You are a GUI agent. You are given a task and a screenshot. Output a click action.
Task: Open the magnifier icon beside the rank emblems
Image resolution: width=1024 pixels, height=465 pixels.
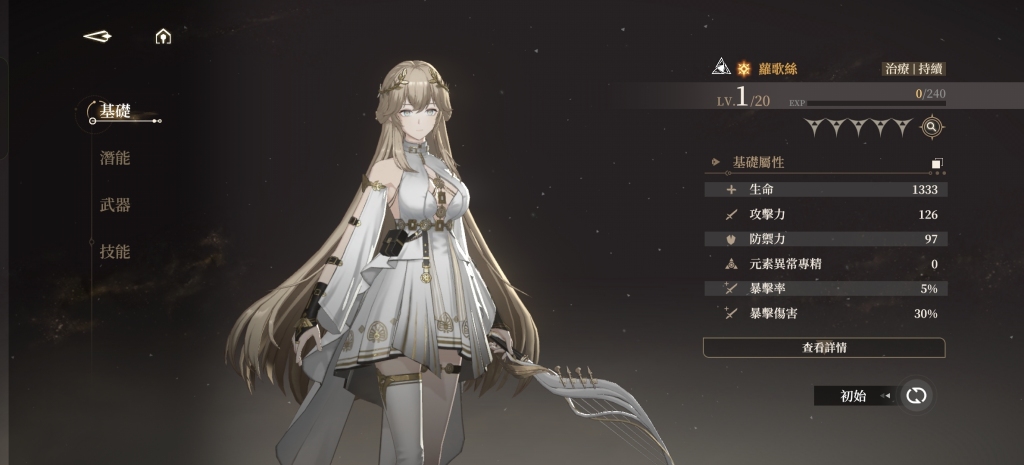[931, 127]
